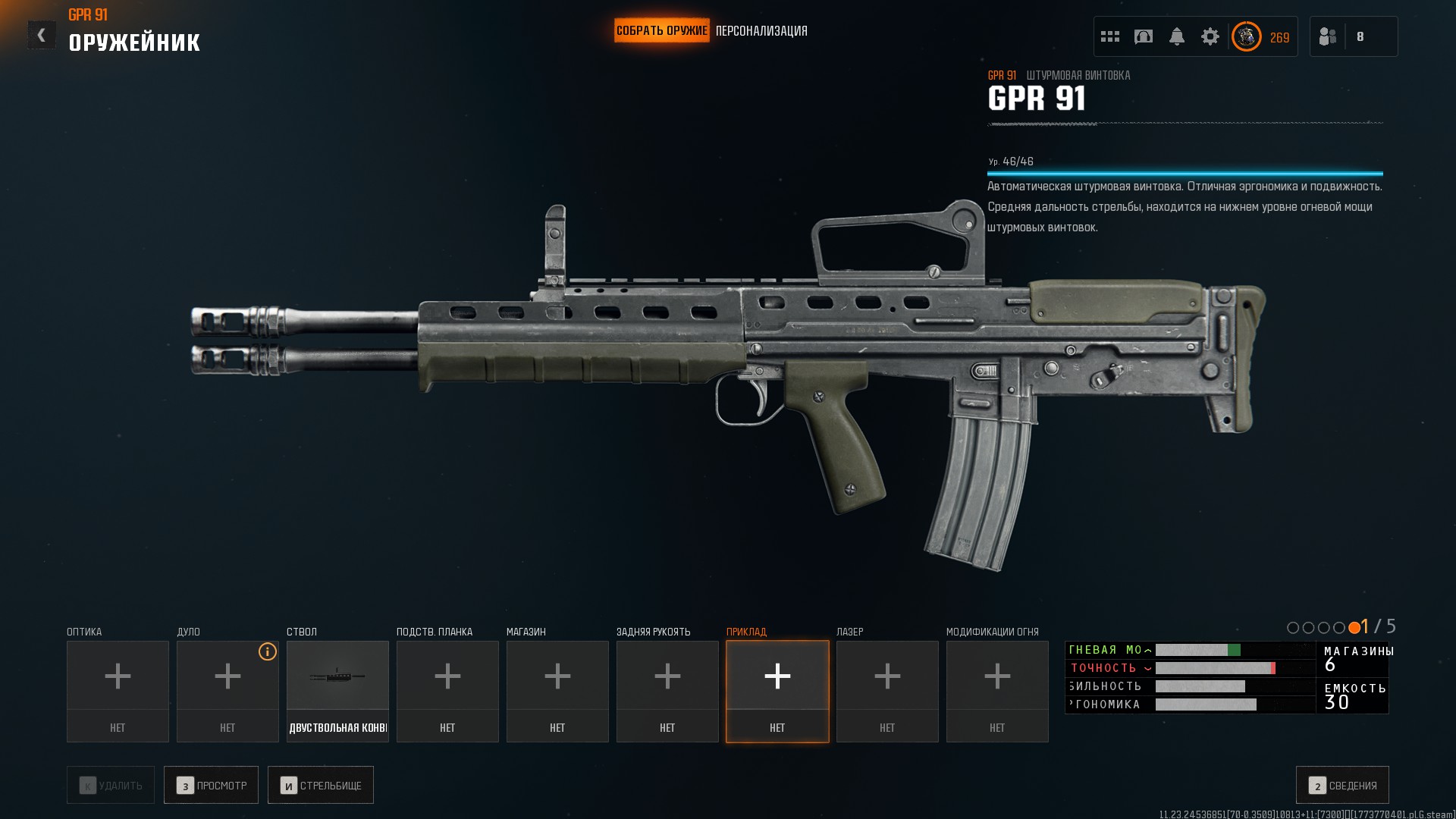Open the player profile avatar
1456x819 pixels.
coord(1246,36)
